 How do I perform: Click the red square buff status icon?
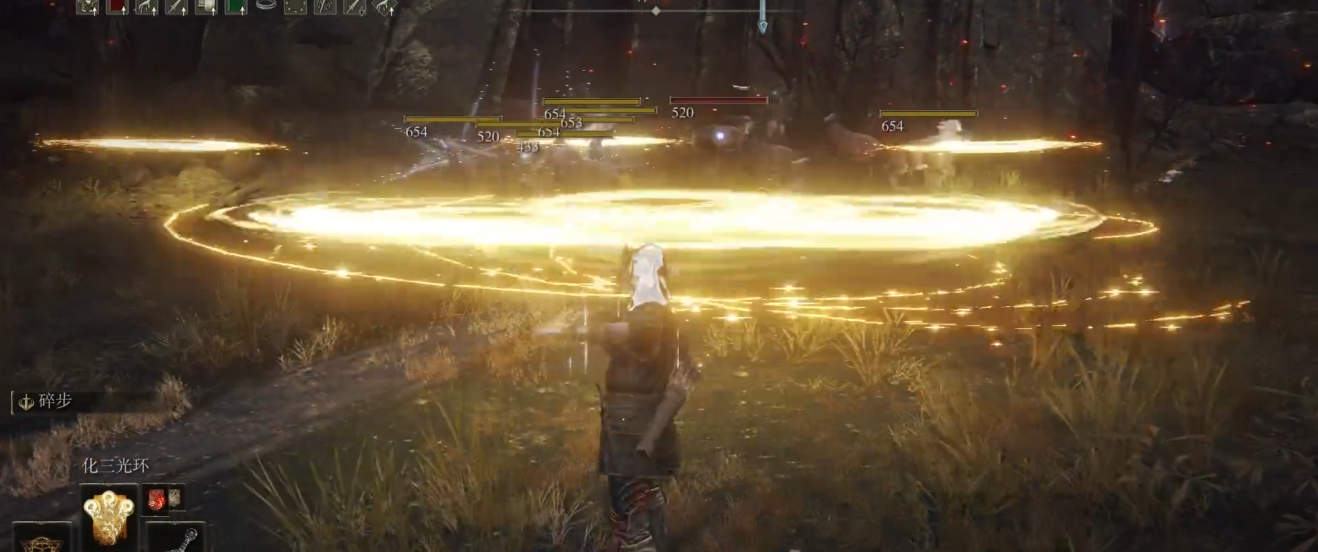pos(117,6)
